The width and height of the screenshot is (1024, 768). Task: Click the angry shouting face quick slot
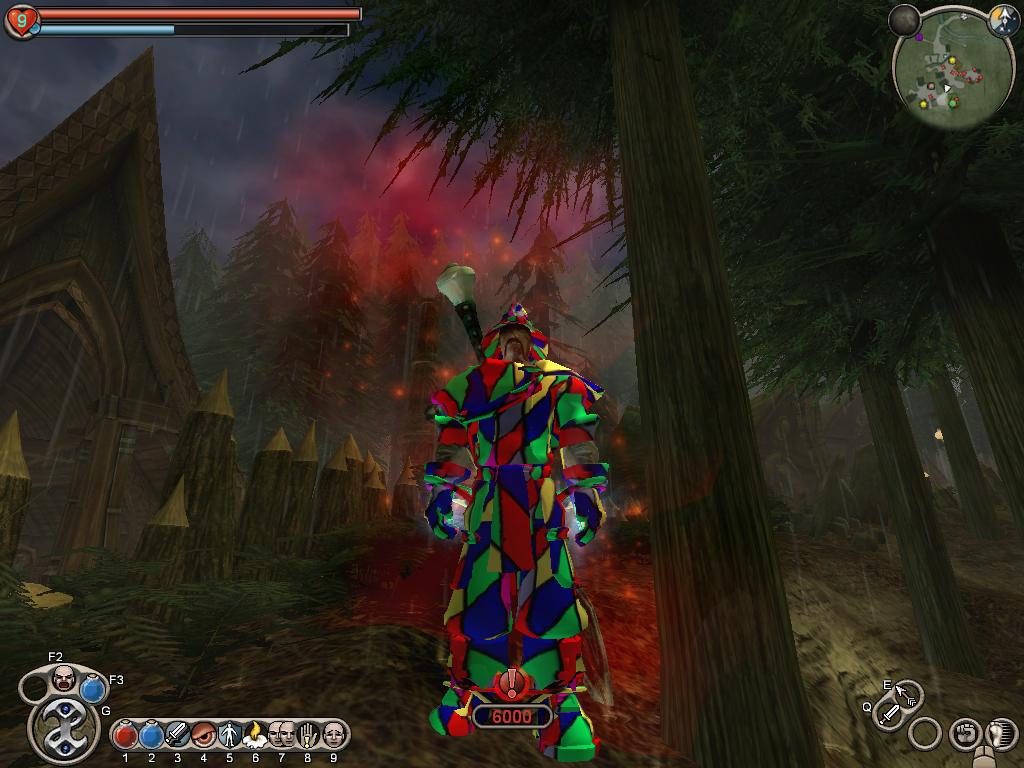(x=64, y=679)
